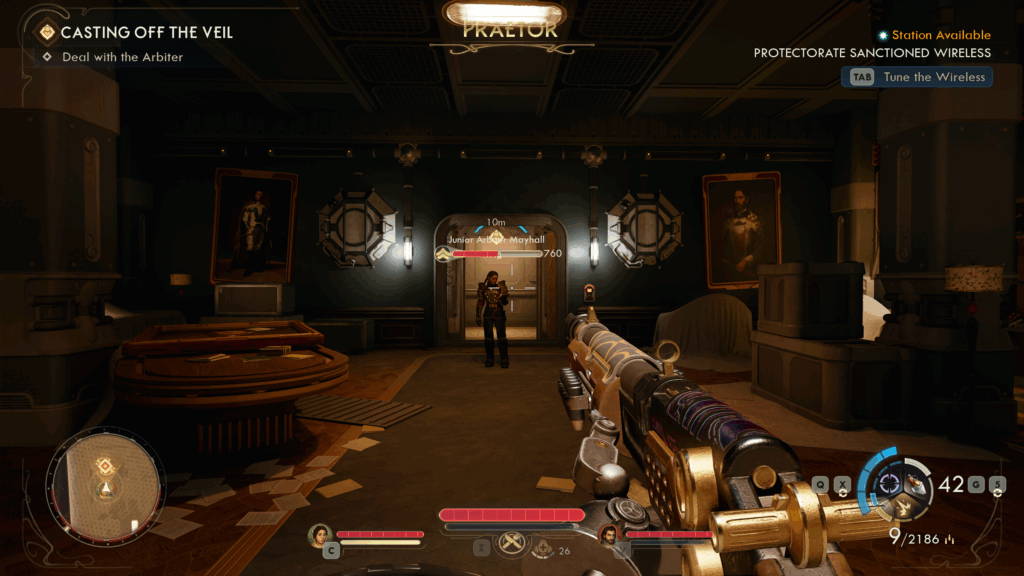Click the quest marker on the minimap
Viewport: 1024px width, 576px height.
104,466
